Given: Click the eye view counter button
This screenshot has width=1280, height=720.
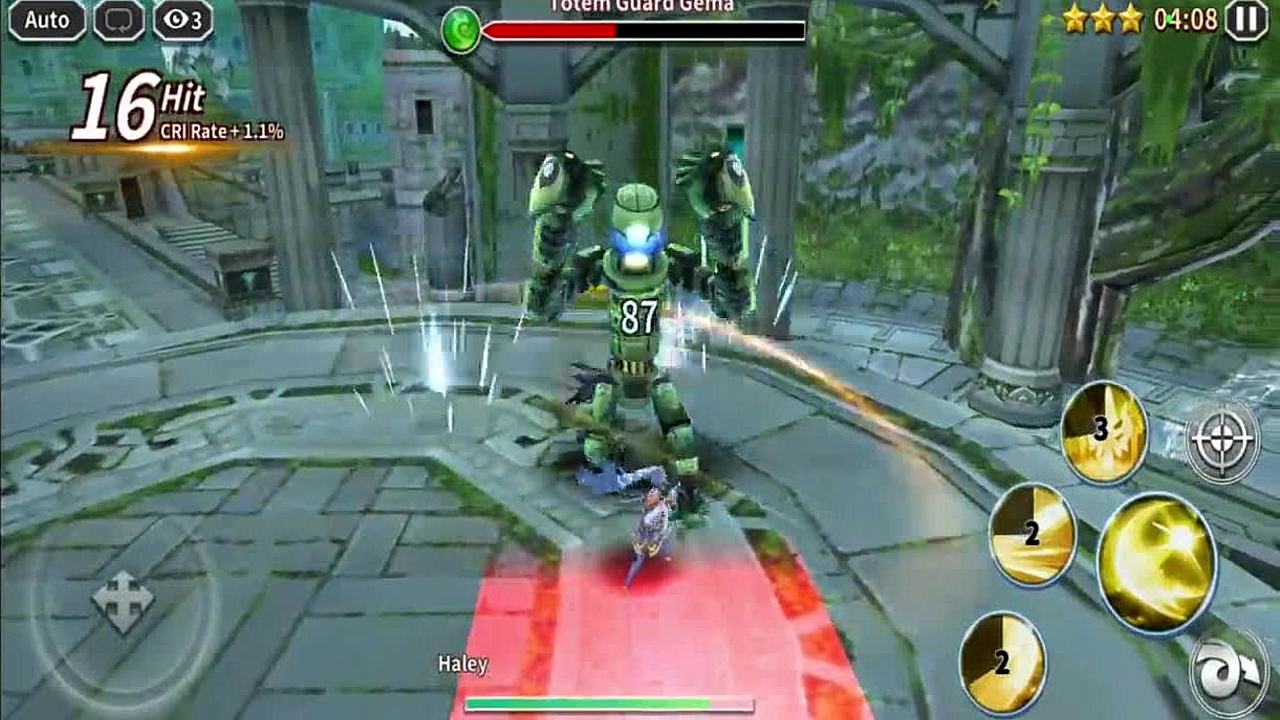Looking at the screenshot, I should click(x=183, y=20).
